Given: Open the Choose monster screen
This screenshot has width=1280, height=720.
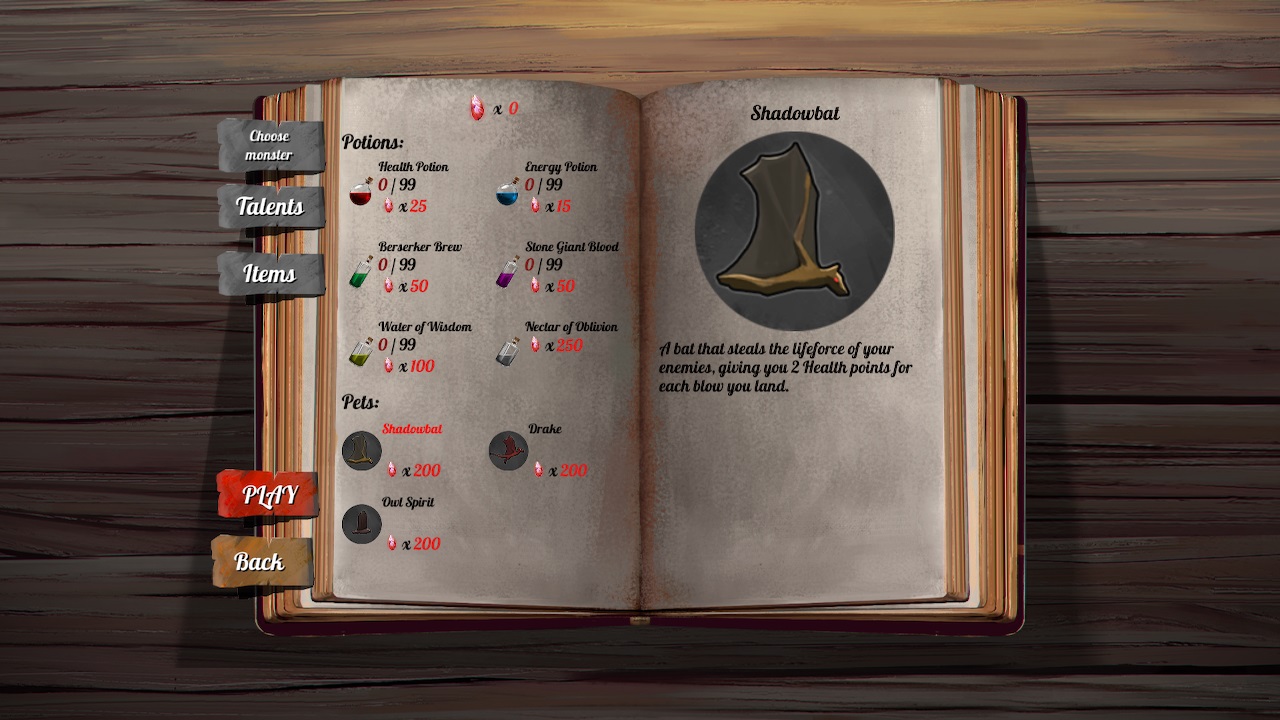Looking at the screenshot, I should pyautogui.click(x=269, y=144).
